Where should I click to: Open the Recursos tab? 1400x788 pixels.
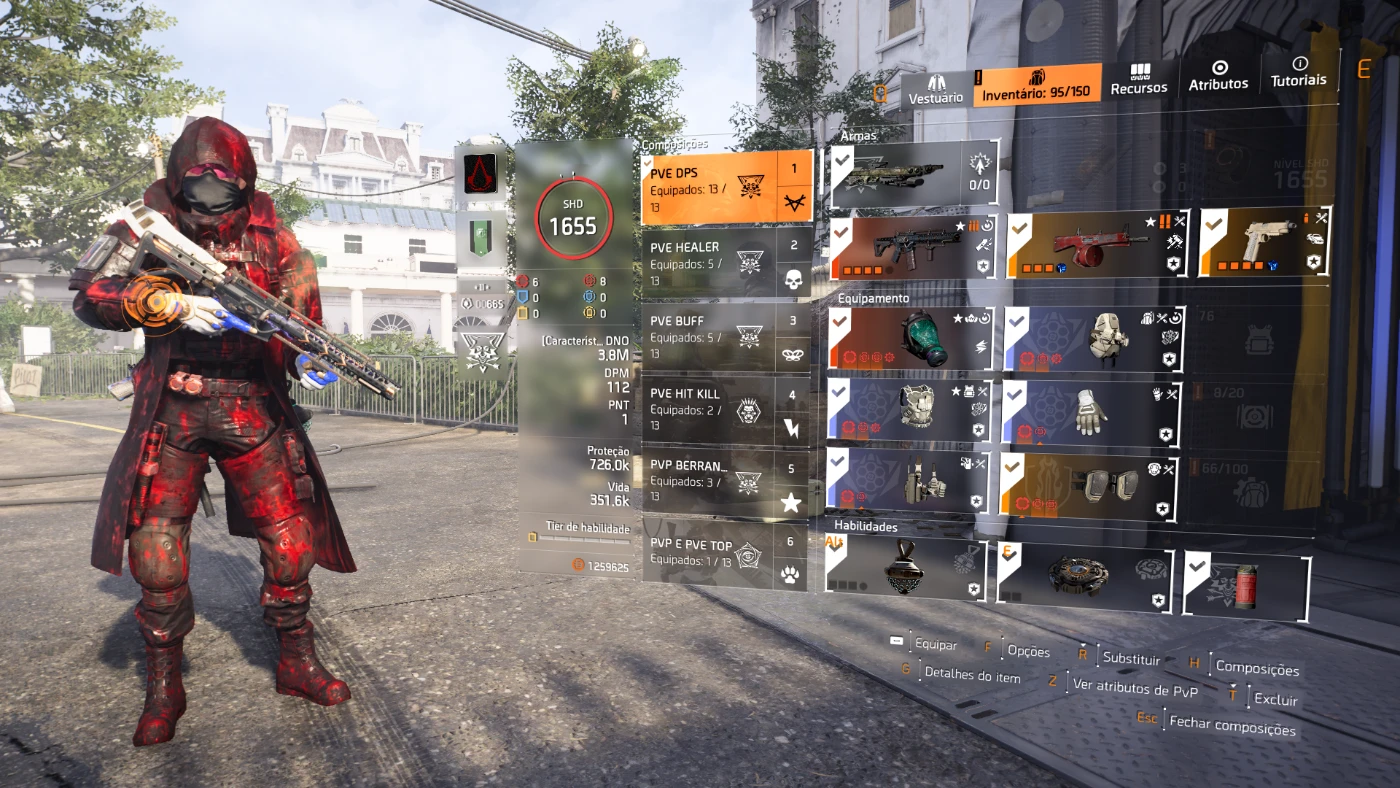point(1139,80)
